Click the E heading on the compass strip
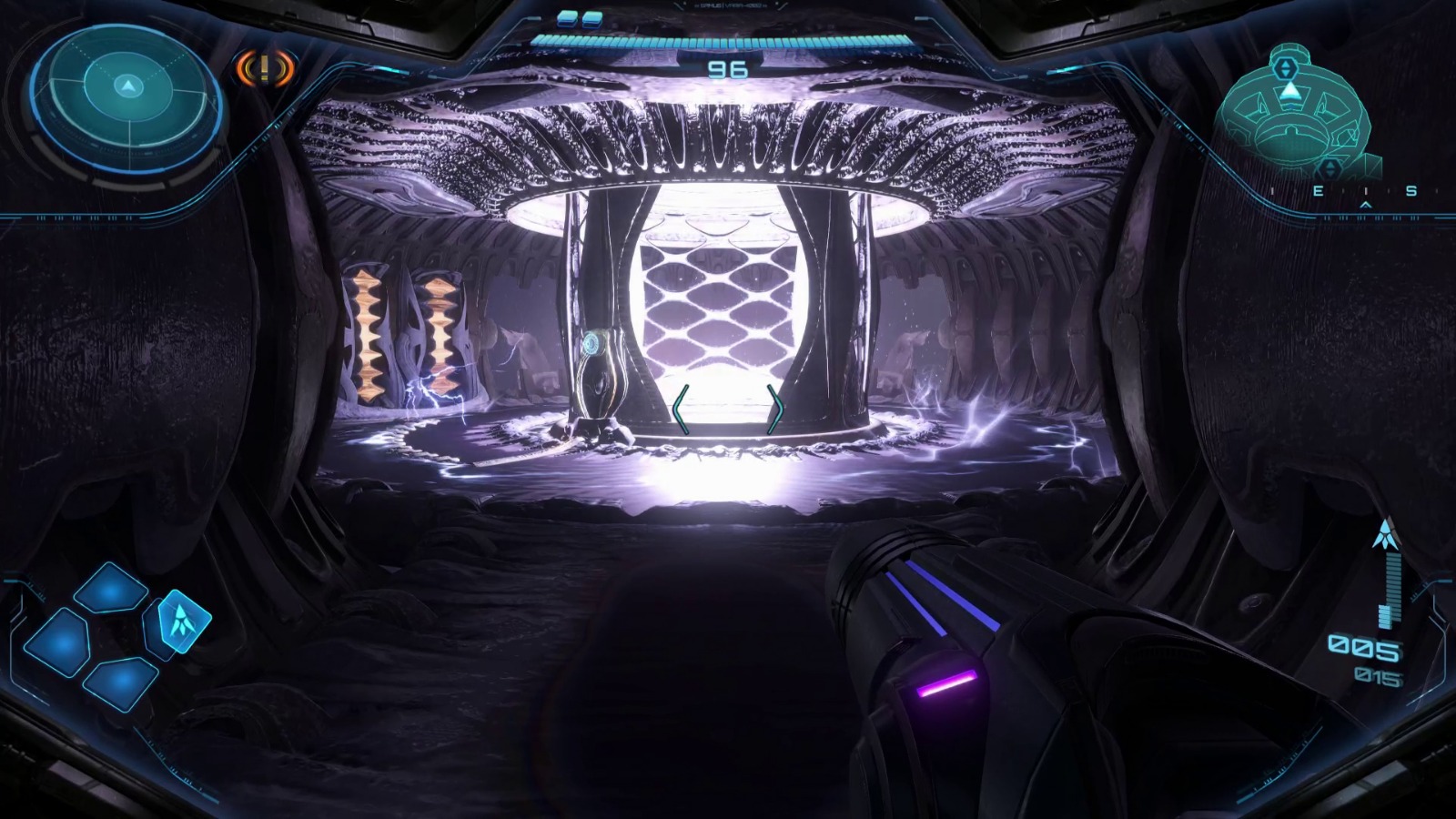 1319,191
